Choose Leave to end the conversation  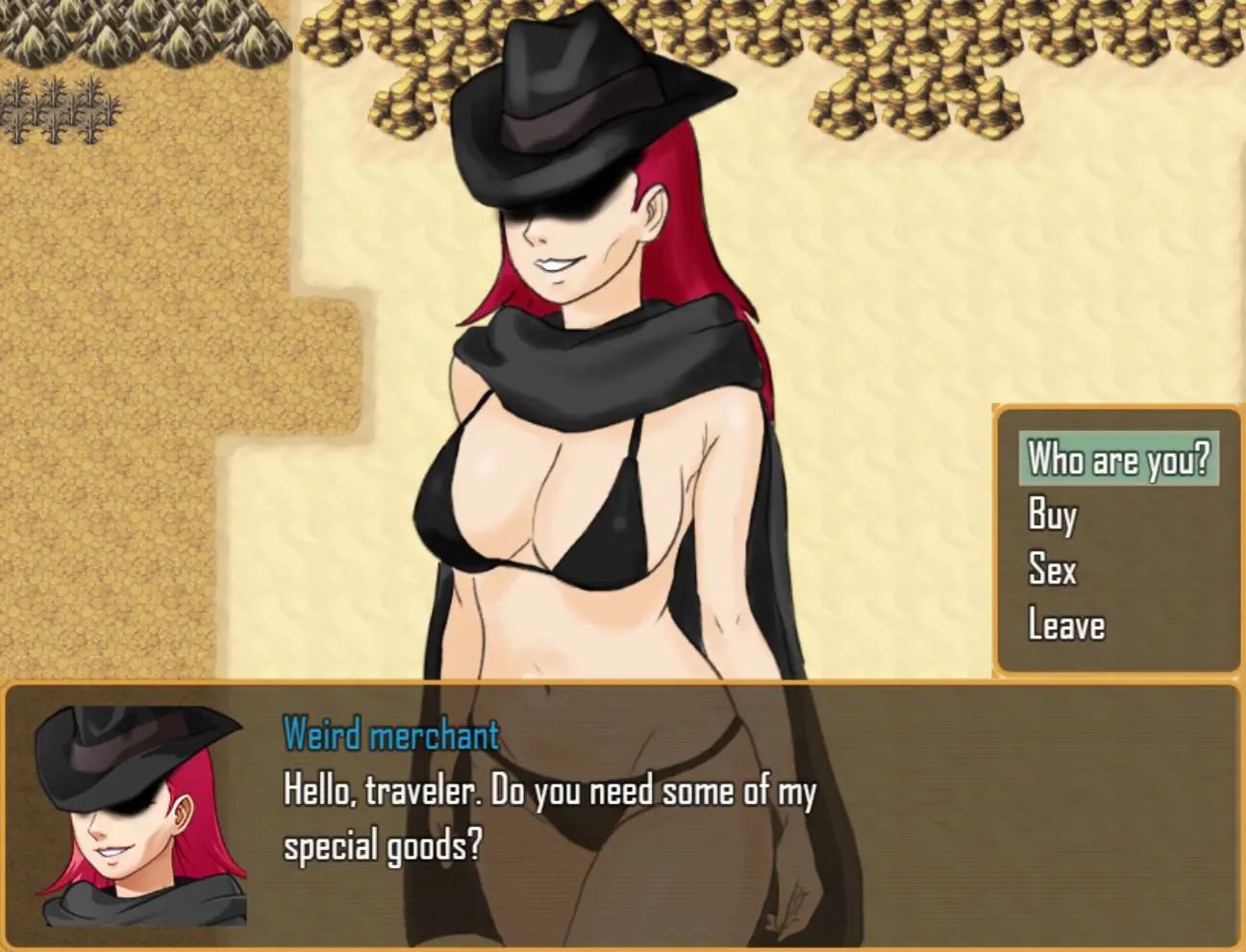[1066, 625]
